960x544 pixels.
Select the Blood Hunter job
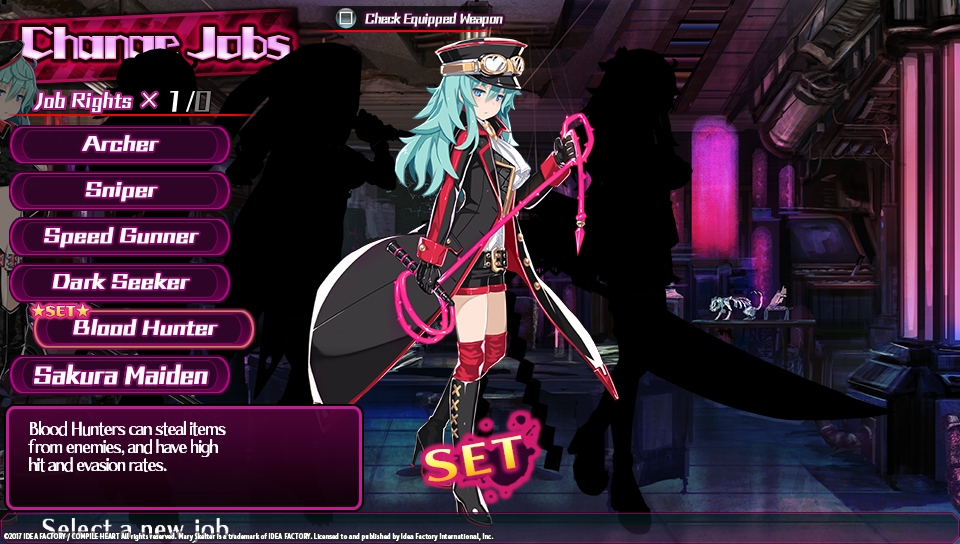point(144,329)
